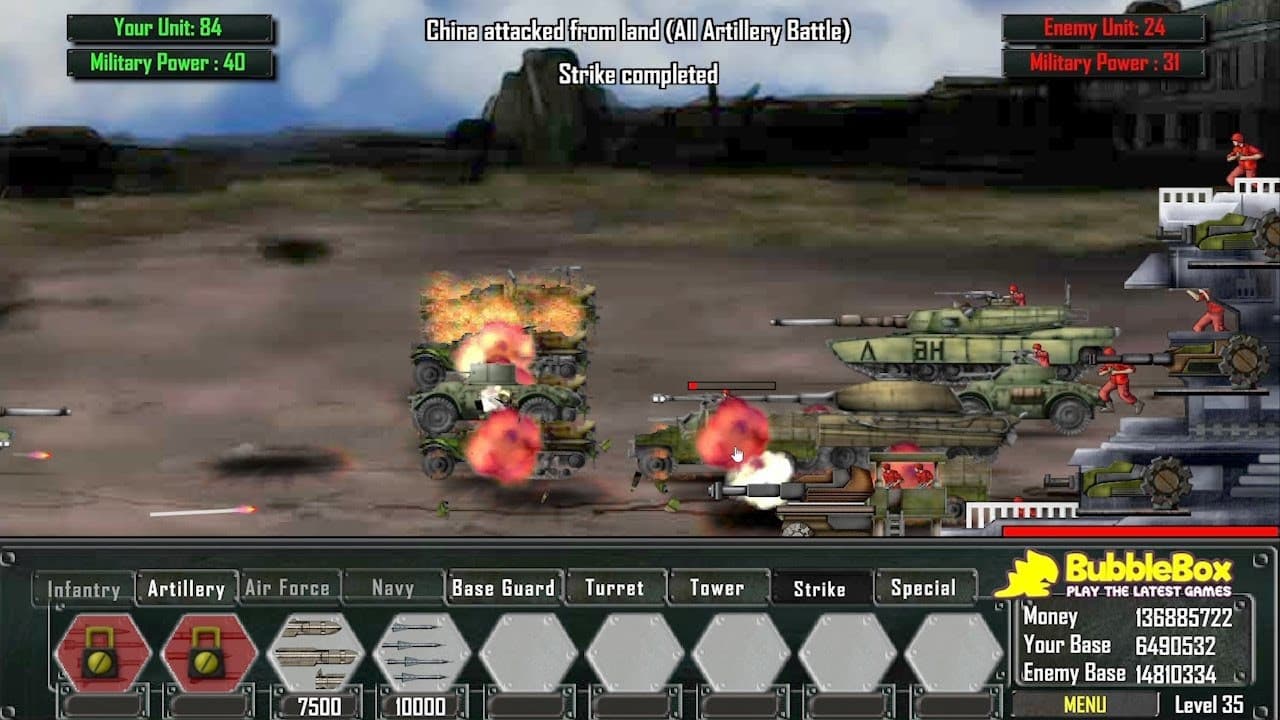This screenshot has height=720, width=1280.
Task: Open the Special units tab
Action: point(922,589)
